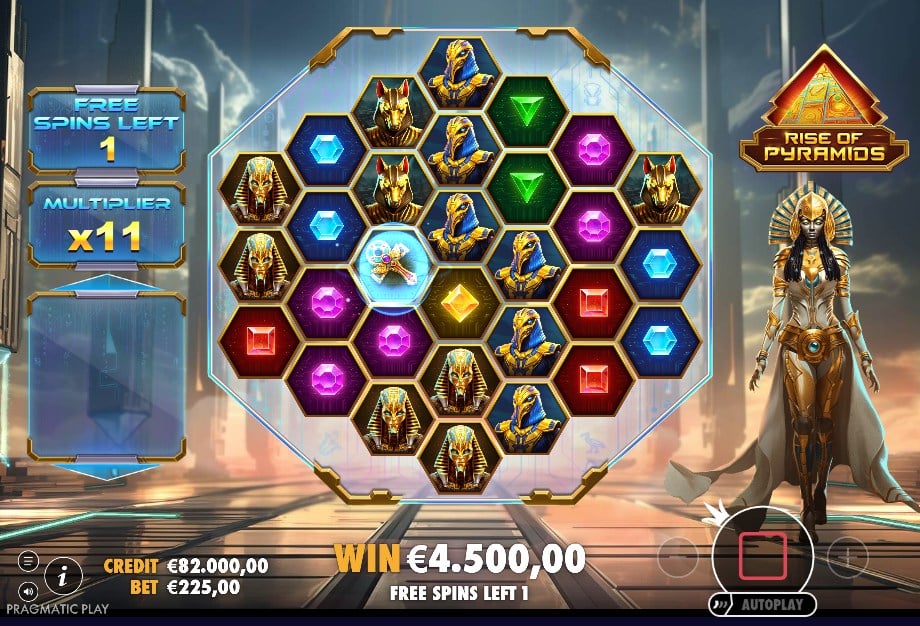Open the game info paytable
Viewport: 920px width, 626px height.
pyautogui.click(x=64, y=575)
